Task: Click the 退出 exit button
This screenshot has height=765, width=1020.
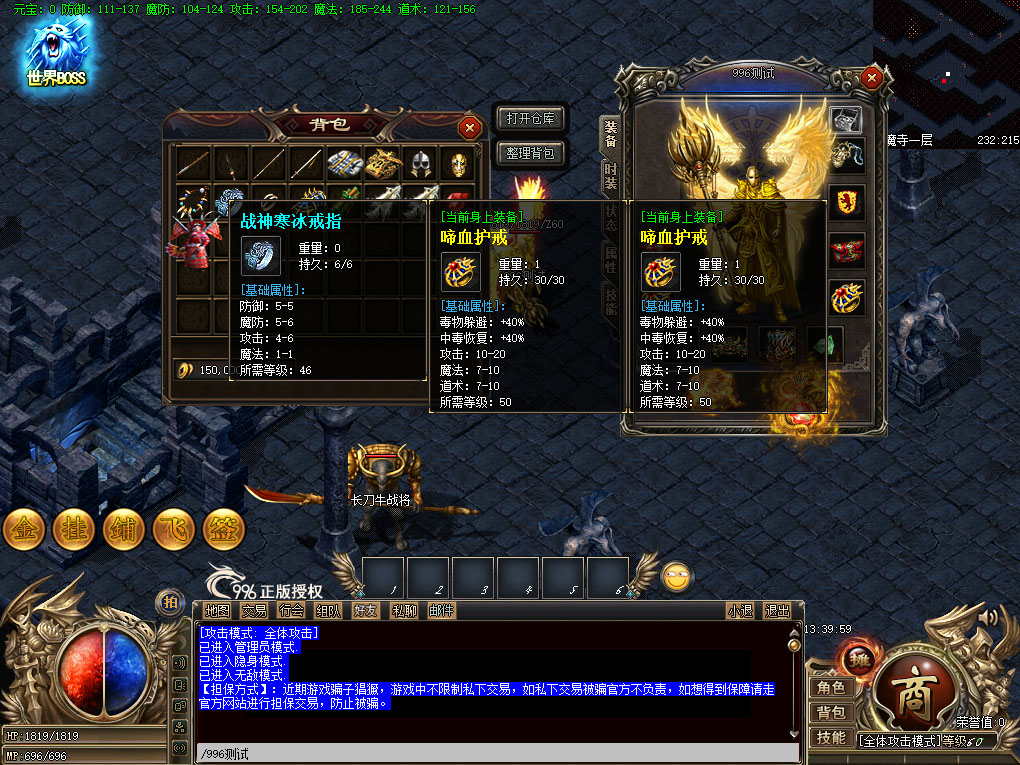Action: [777, 610]
